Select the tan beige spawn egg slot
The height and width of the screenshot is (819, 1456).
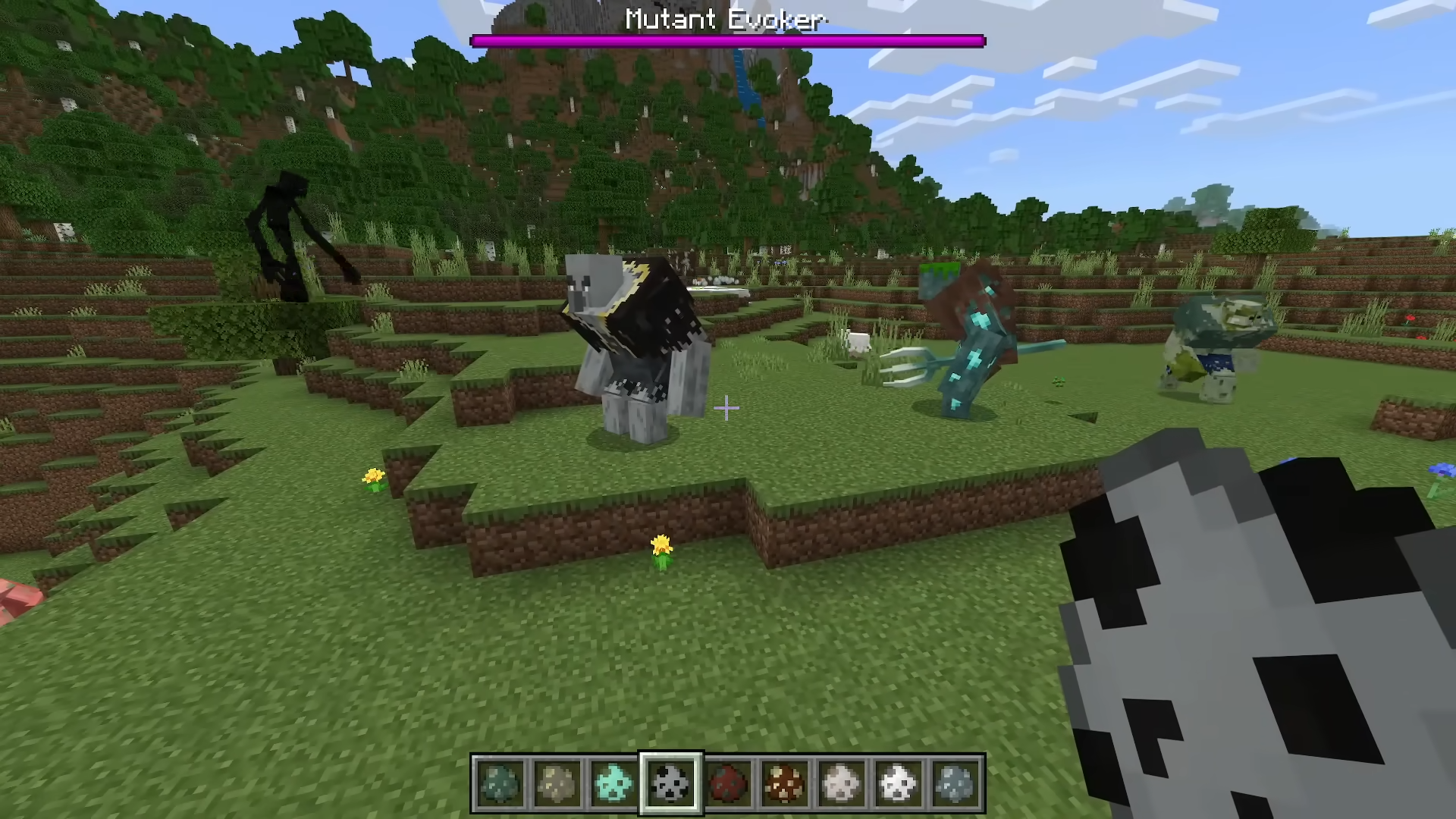pyautogui.click(x=557, y=783)
